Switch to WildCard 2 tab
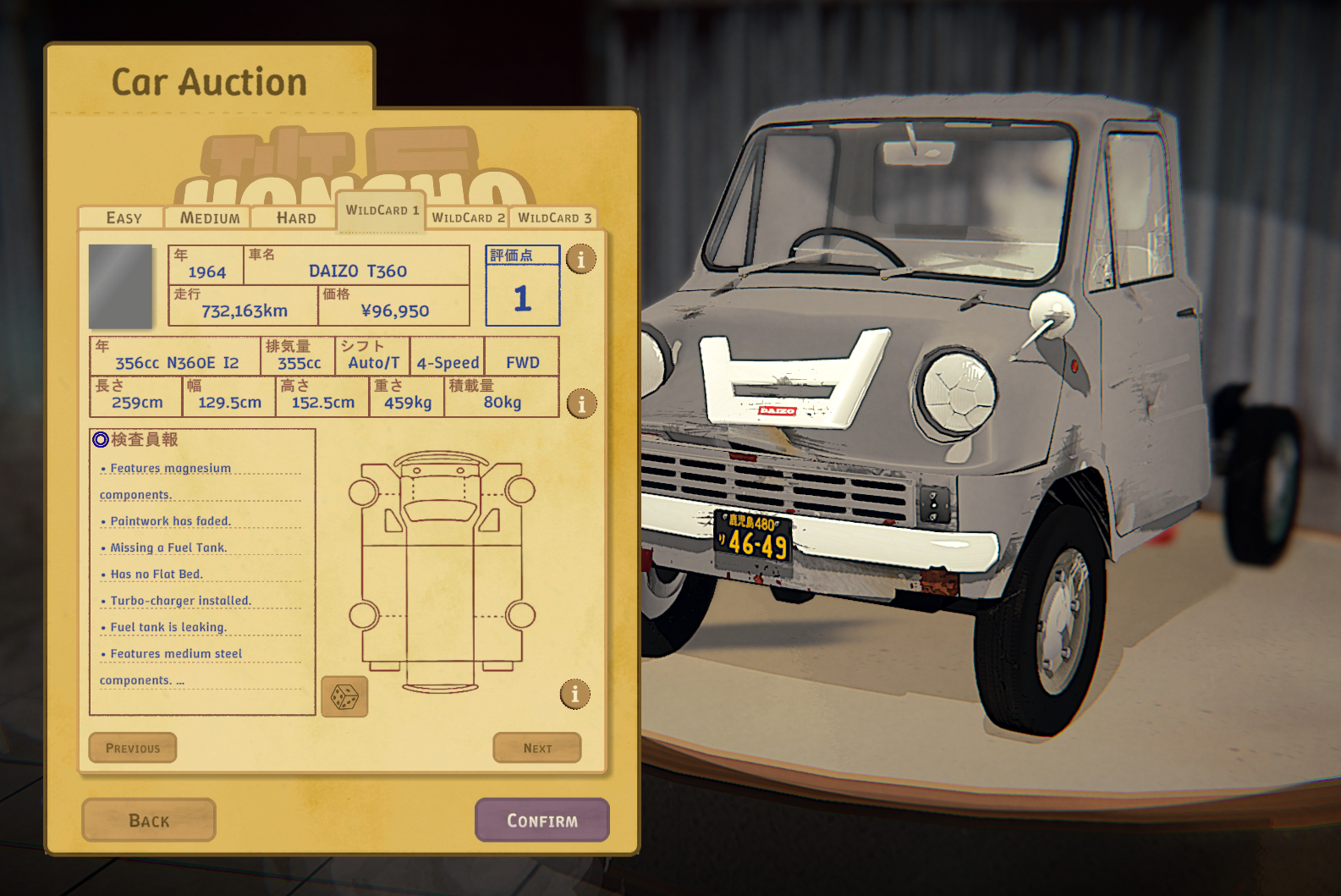The height and width of the screenshot is (896, 1341). pyautogui.click(x=468, y=218)
